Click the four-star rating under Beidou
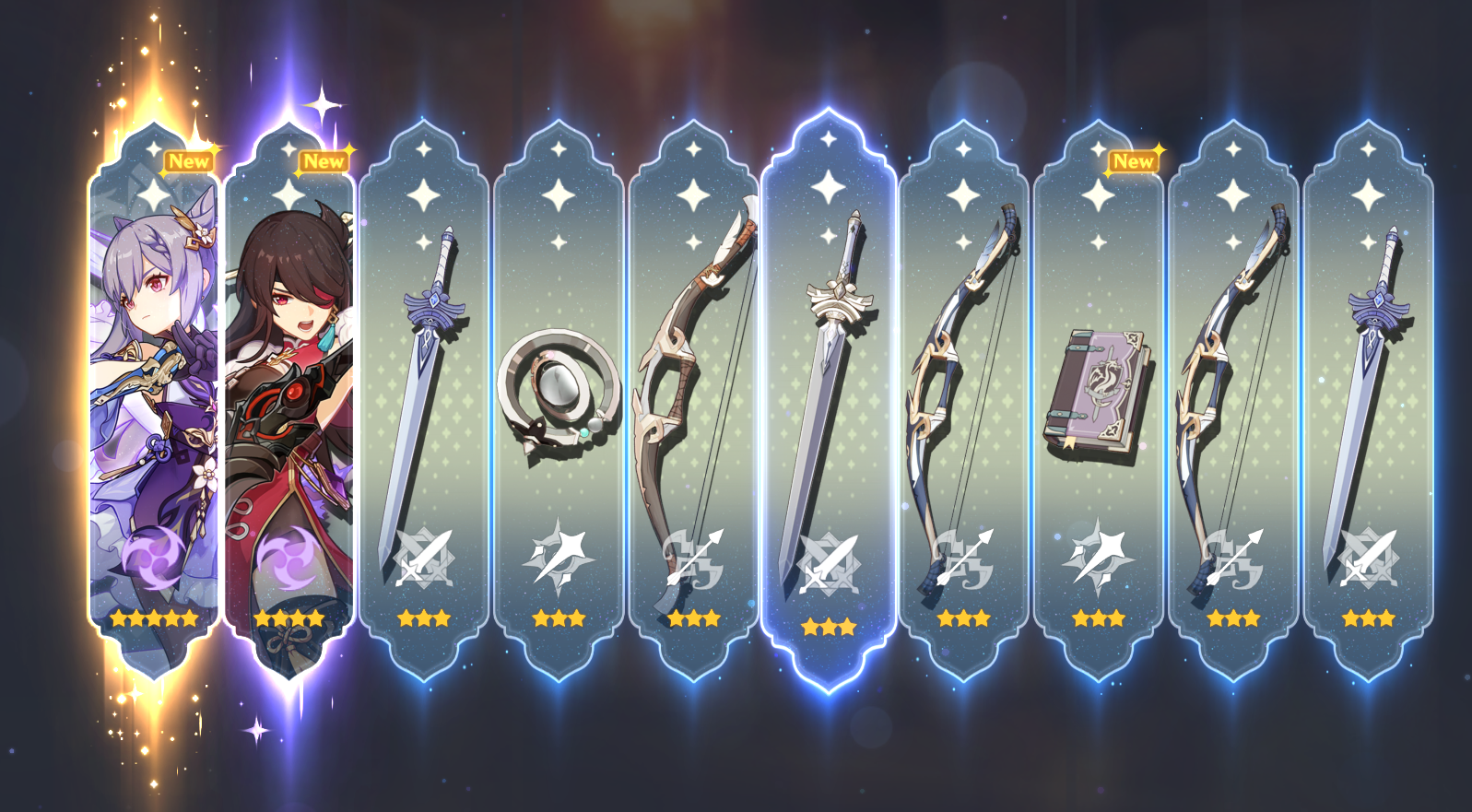The height and width of the screenshot is (812, 1472). (x=287, y=619)
